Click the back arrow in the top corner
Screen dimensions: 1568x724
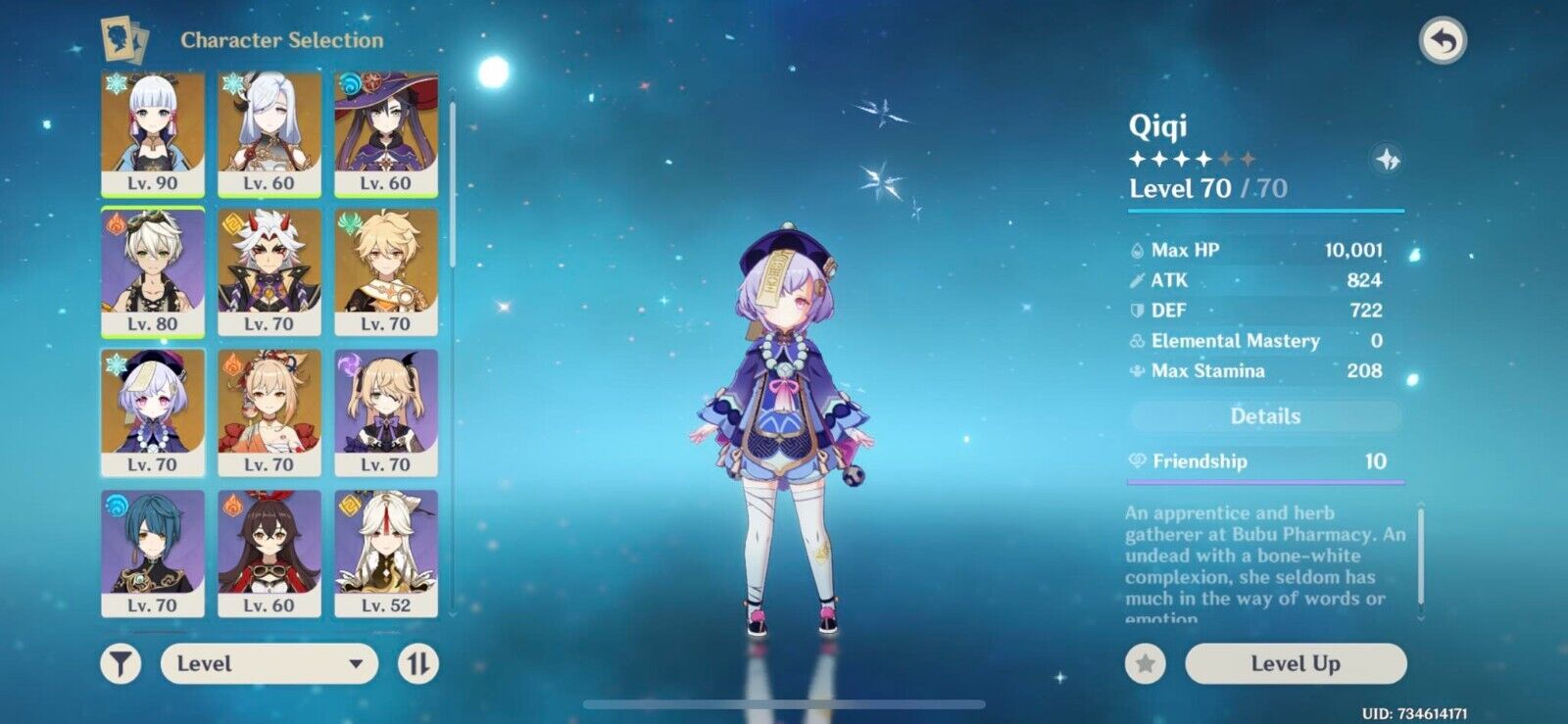point(1445,37)
